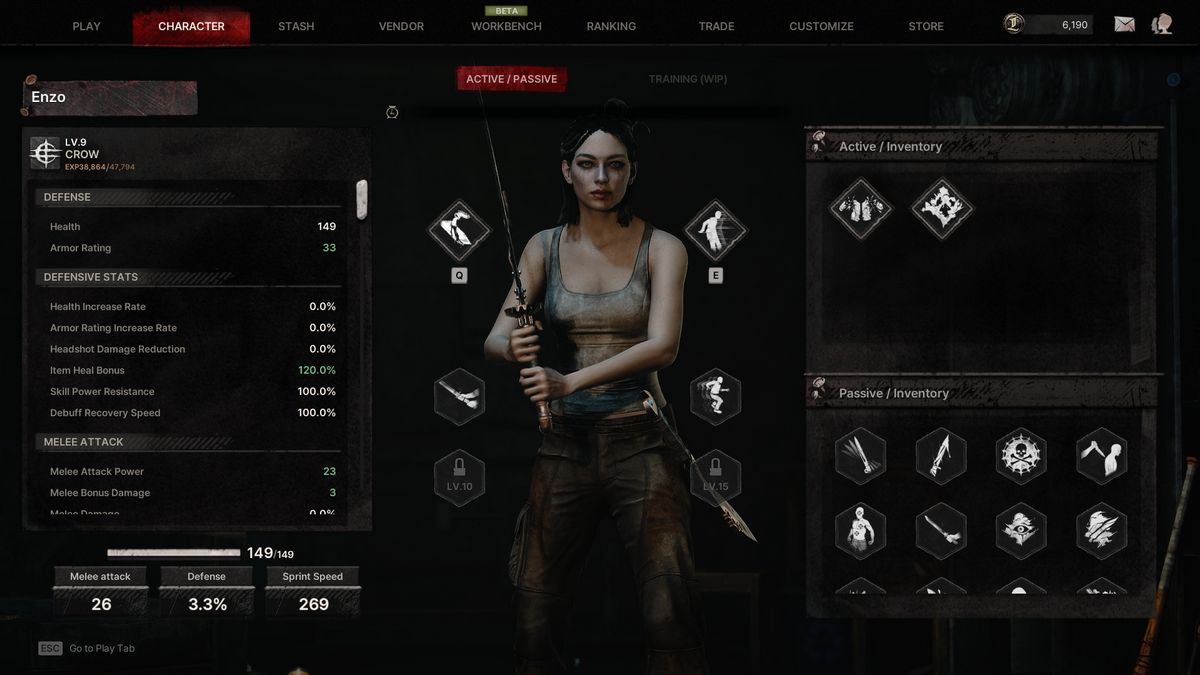This screenshot has width=1200, height=675.
Task: Click the locked LV.10 passive slot
Action: (x=459, y=478)
